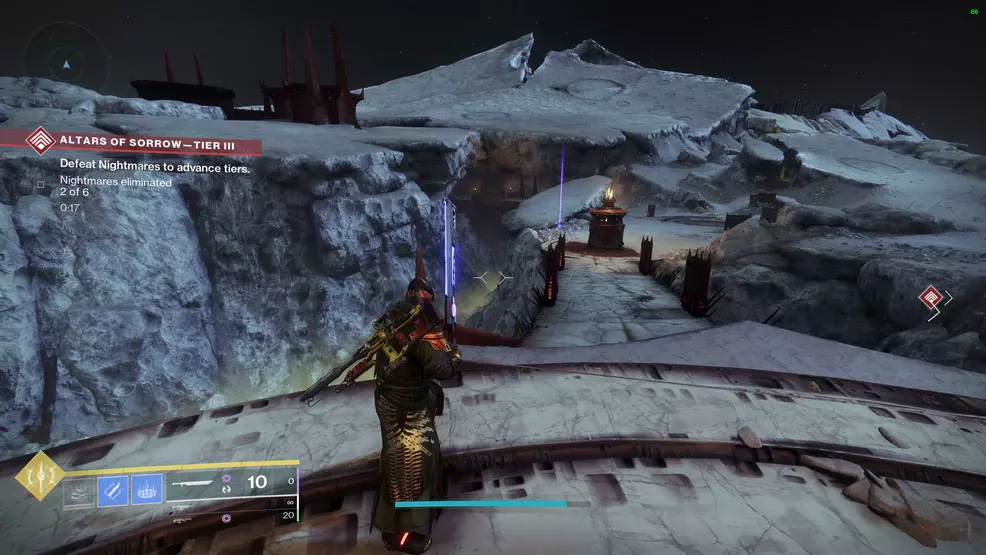Use the blue rift class ability icon
This screenshot has width=986, height=555.
[146, 491]
